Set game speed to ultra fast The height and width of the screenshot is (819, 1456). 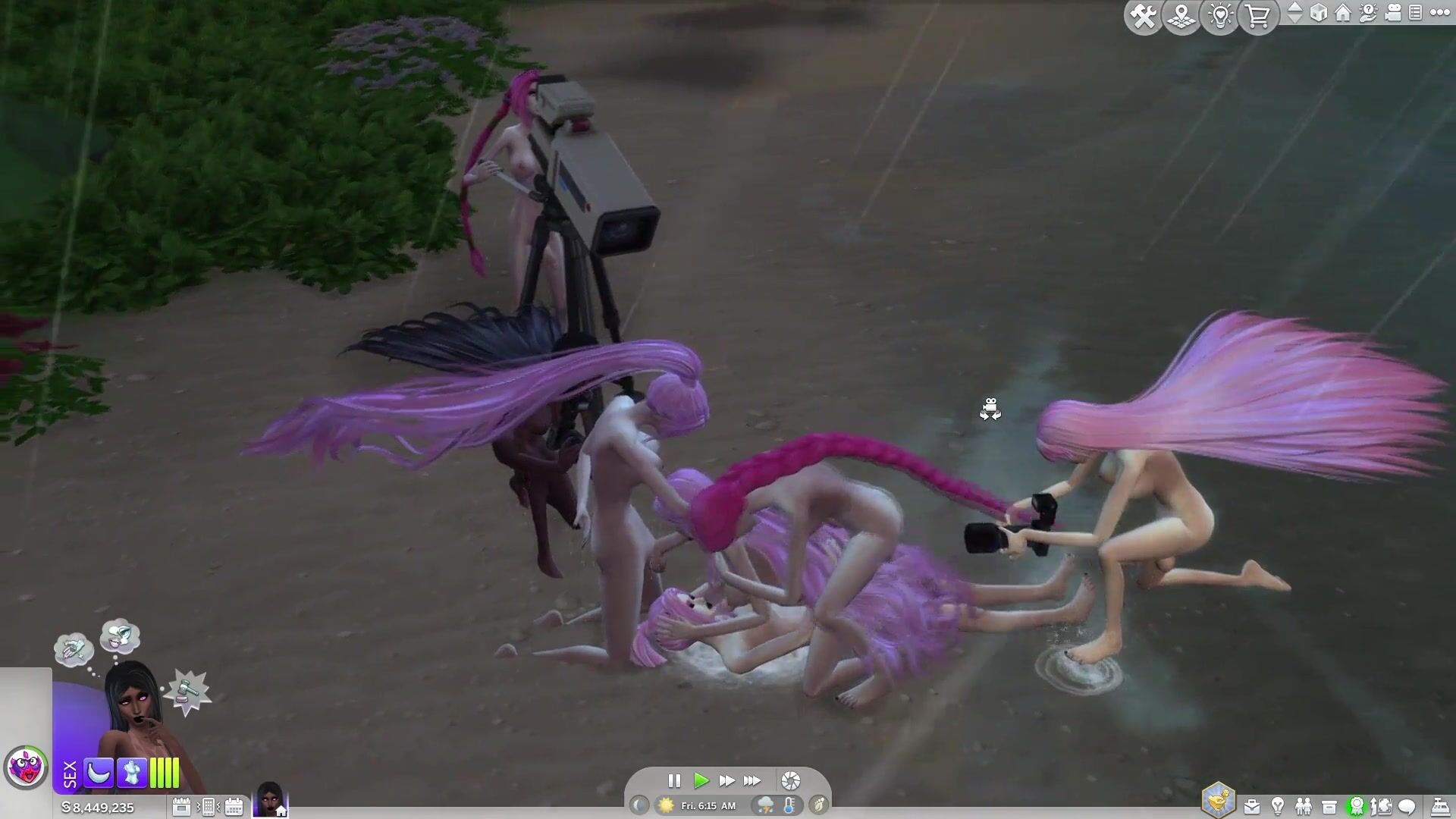coord(752,780)
